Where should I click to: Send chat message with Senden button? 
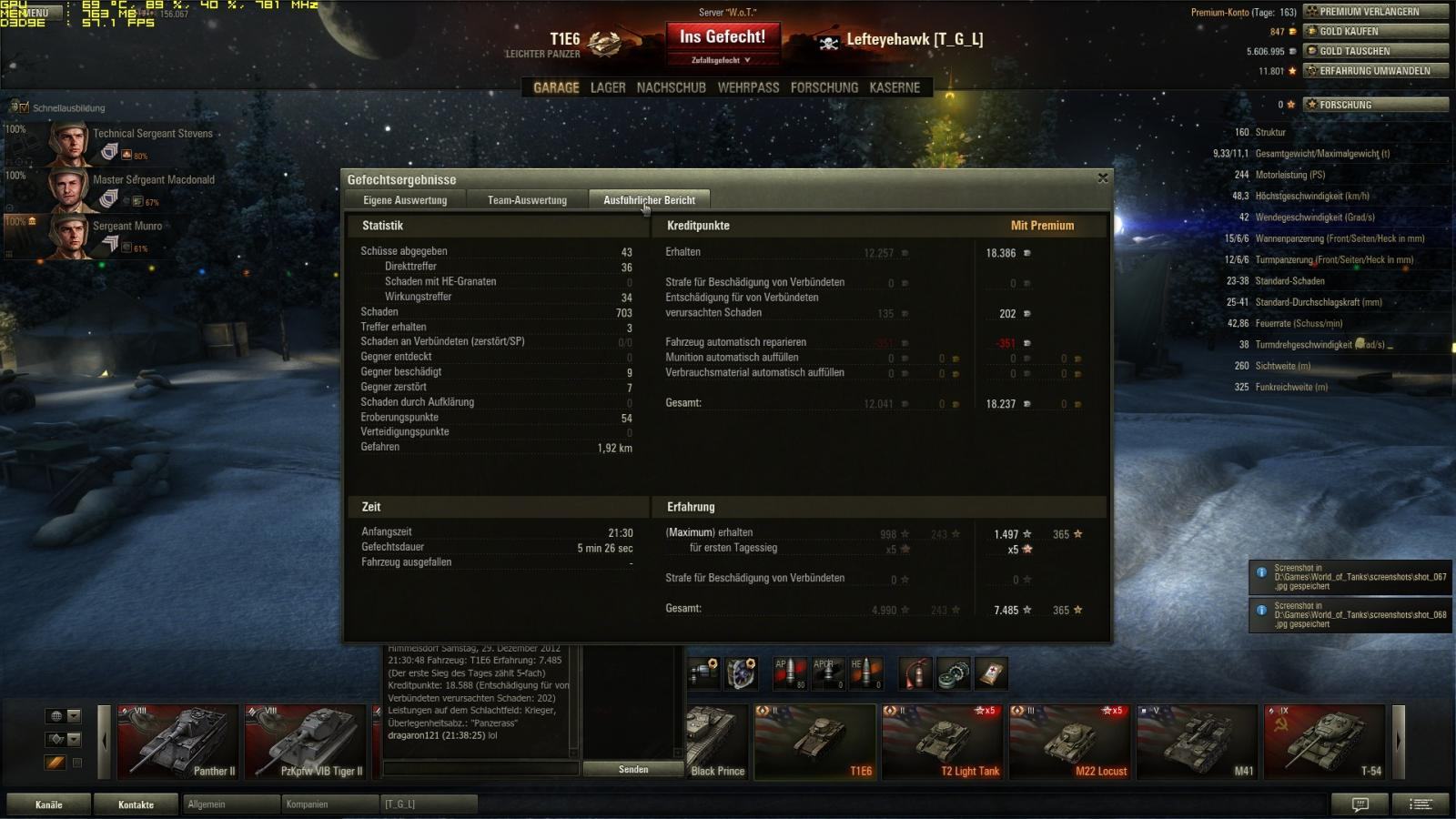[x=633, y=769]
